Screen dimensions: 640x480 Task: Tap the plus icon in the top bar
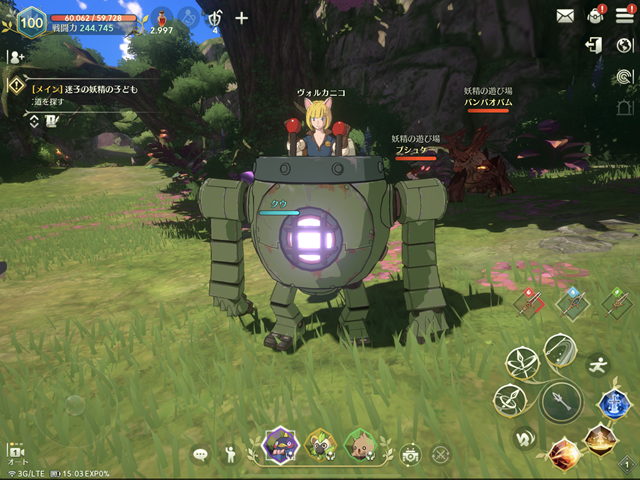241,18
